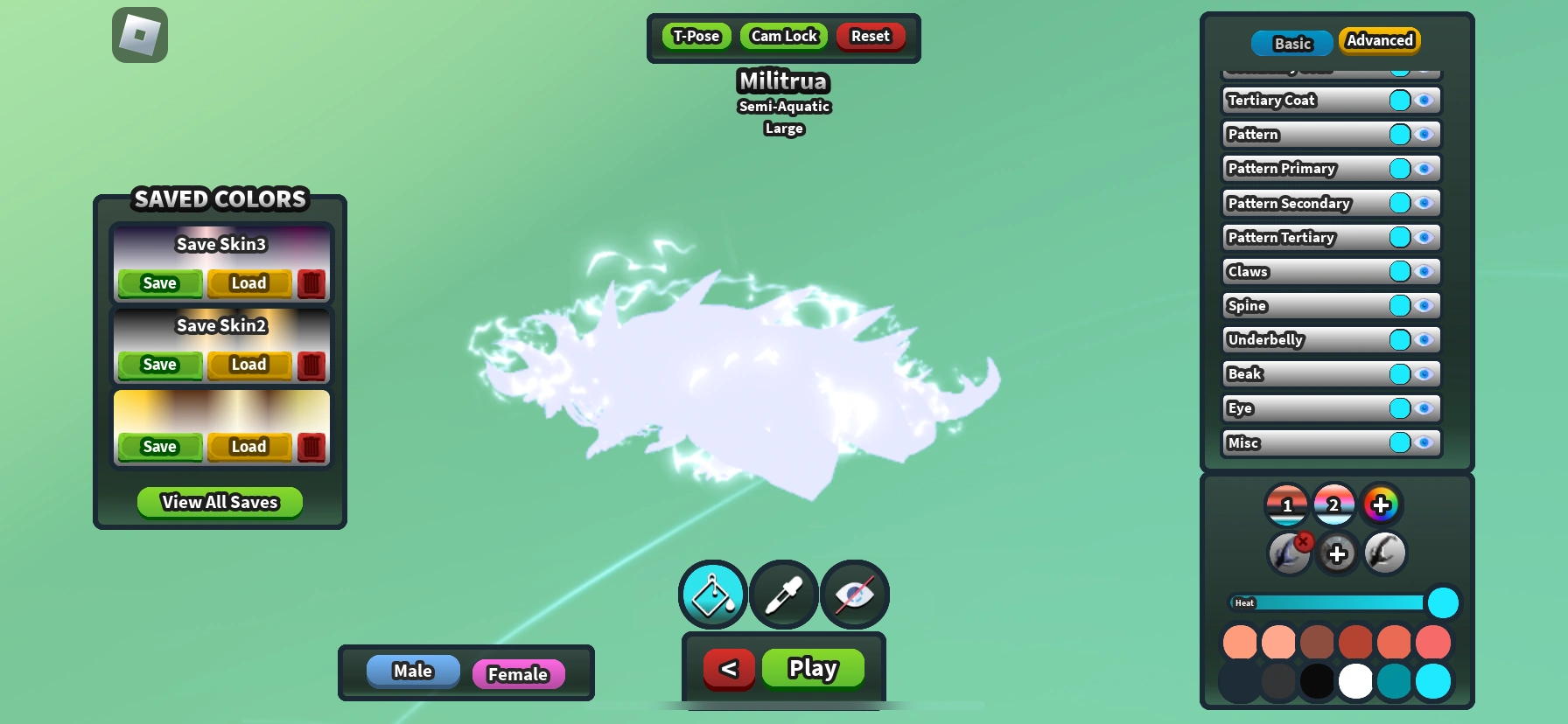Screen dimensions: 1568x724
Task: Click the Heat slider handle
Action: point(1445,602)
